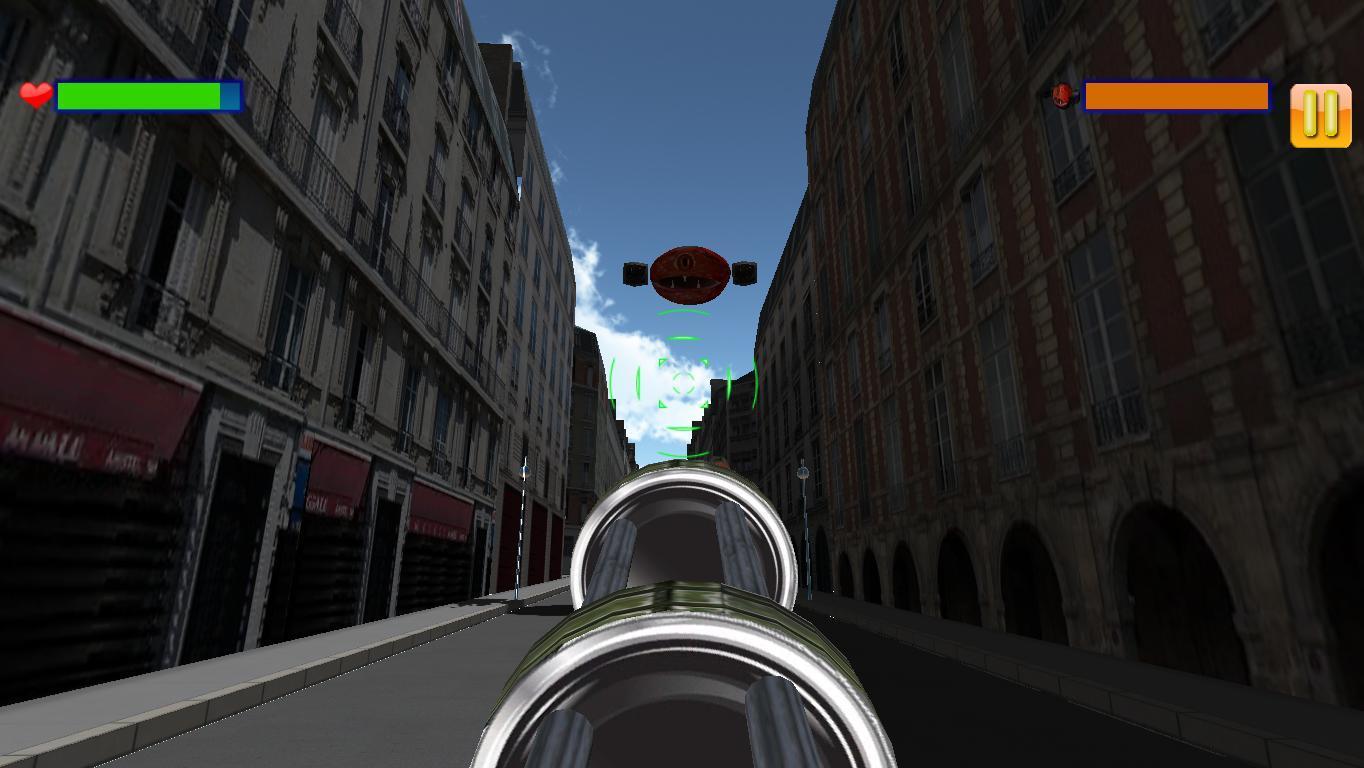
Task: Select the street lamp on the right sidewalk
Action: [804, 473]
